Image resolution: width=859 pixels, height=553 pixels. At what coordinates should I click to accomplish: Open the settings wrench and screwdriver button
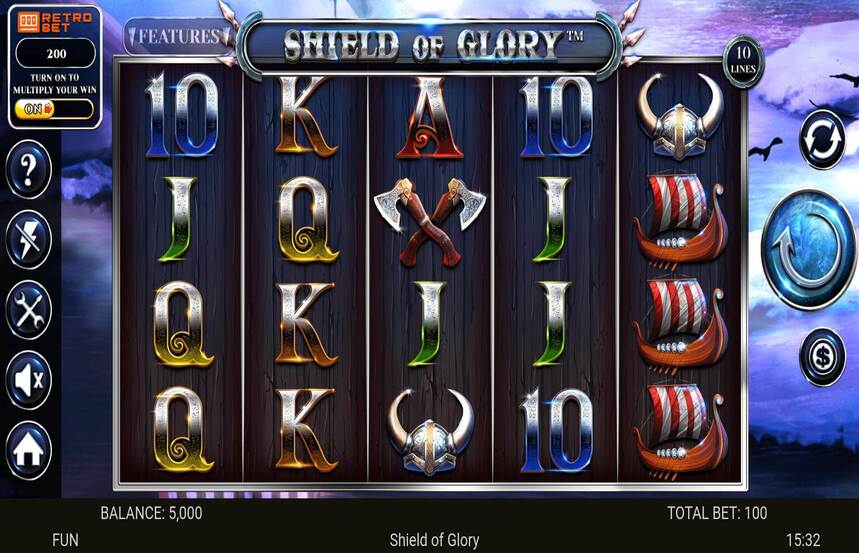point(28,310)
